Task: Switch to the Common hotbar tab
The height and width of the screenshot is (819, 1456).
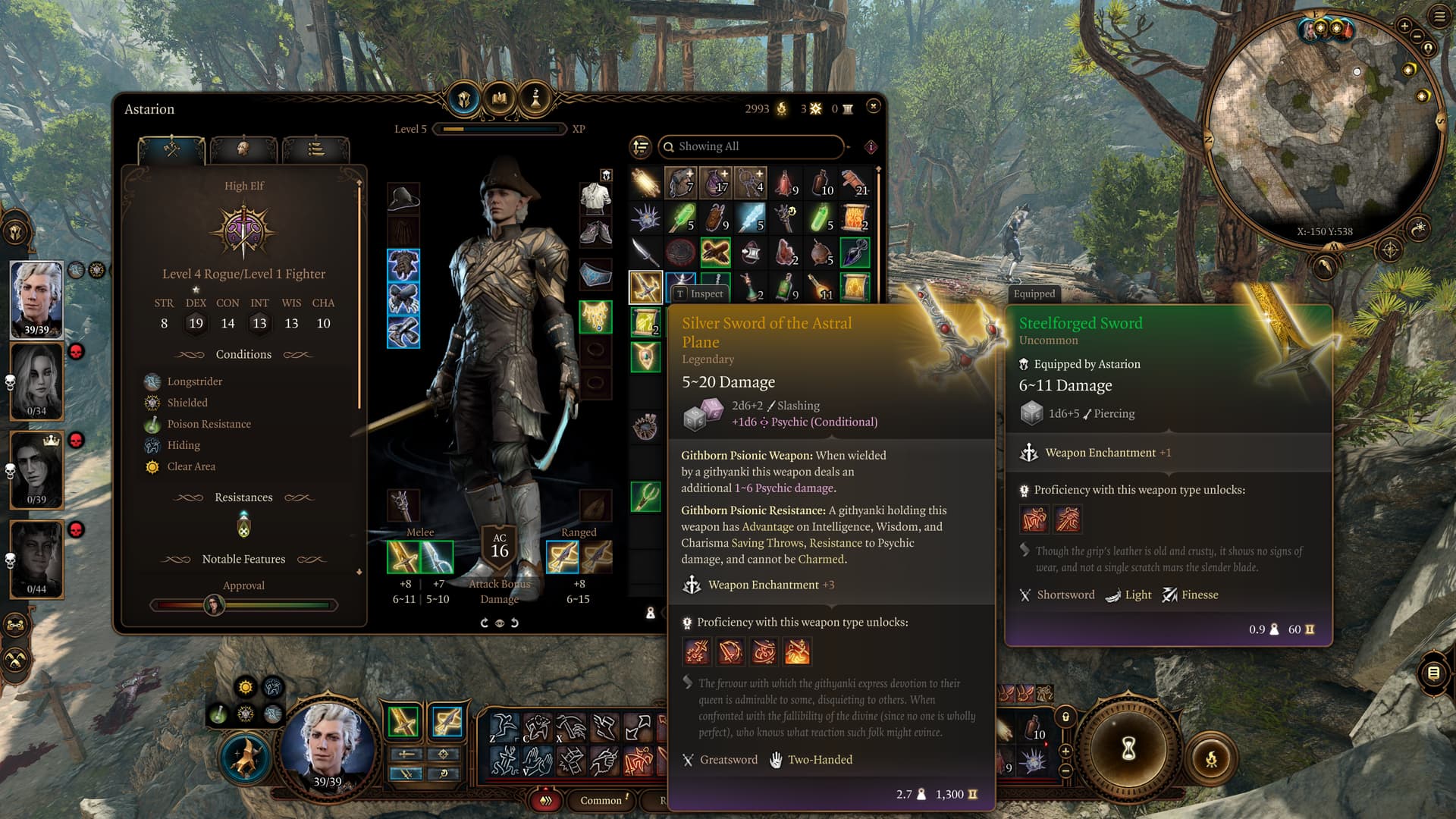Action: tap(601, 800)
